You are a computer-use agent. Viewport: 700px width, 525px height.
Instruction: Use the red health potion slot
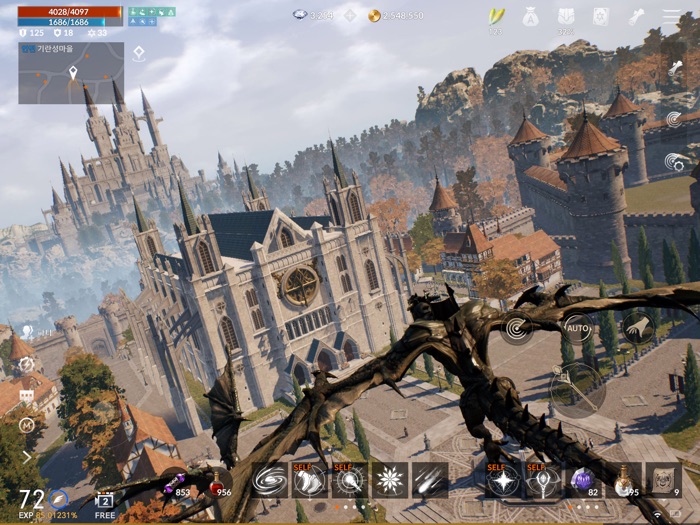pyautogui.click(x=218, y=483)
